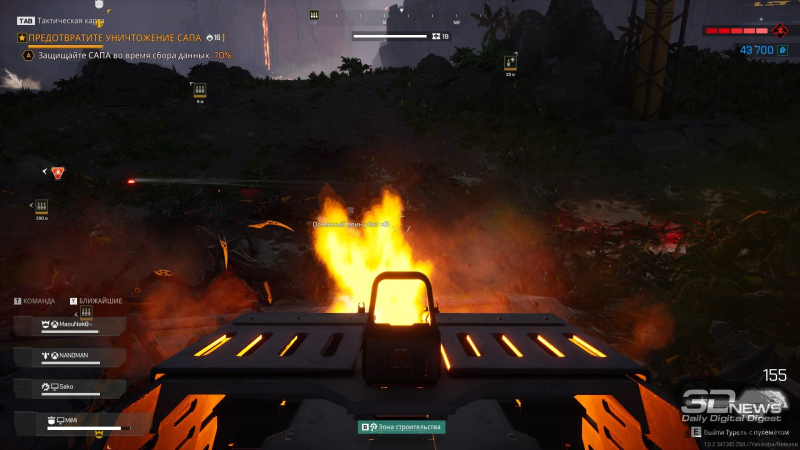This screenshot has height=450, width=800.
Task: Choose teammate NANOMAN's row
Action: click(70, 356)
